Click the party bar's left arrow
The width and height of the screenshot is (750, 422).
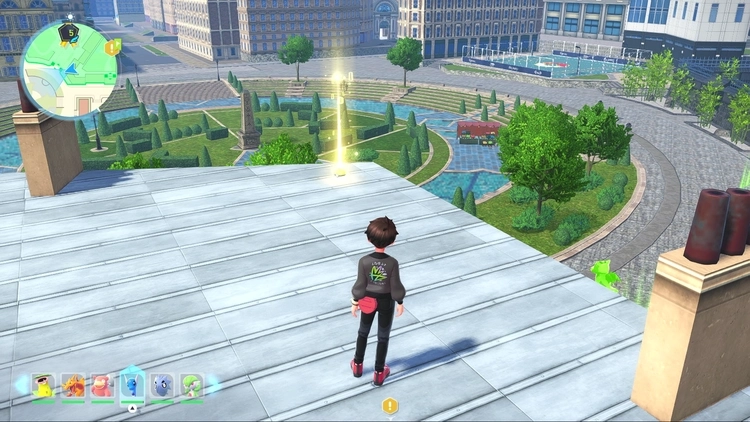point(20,385)
